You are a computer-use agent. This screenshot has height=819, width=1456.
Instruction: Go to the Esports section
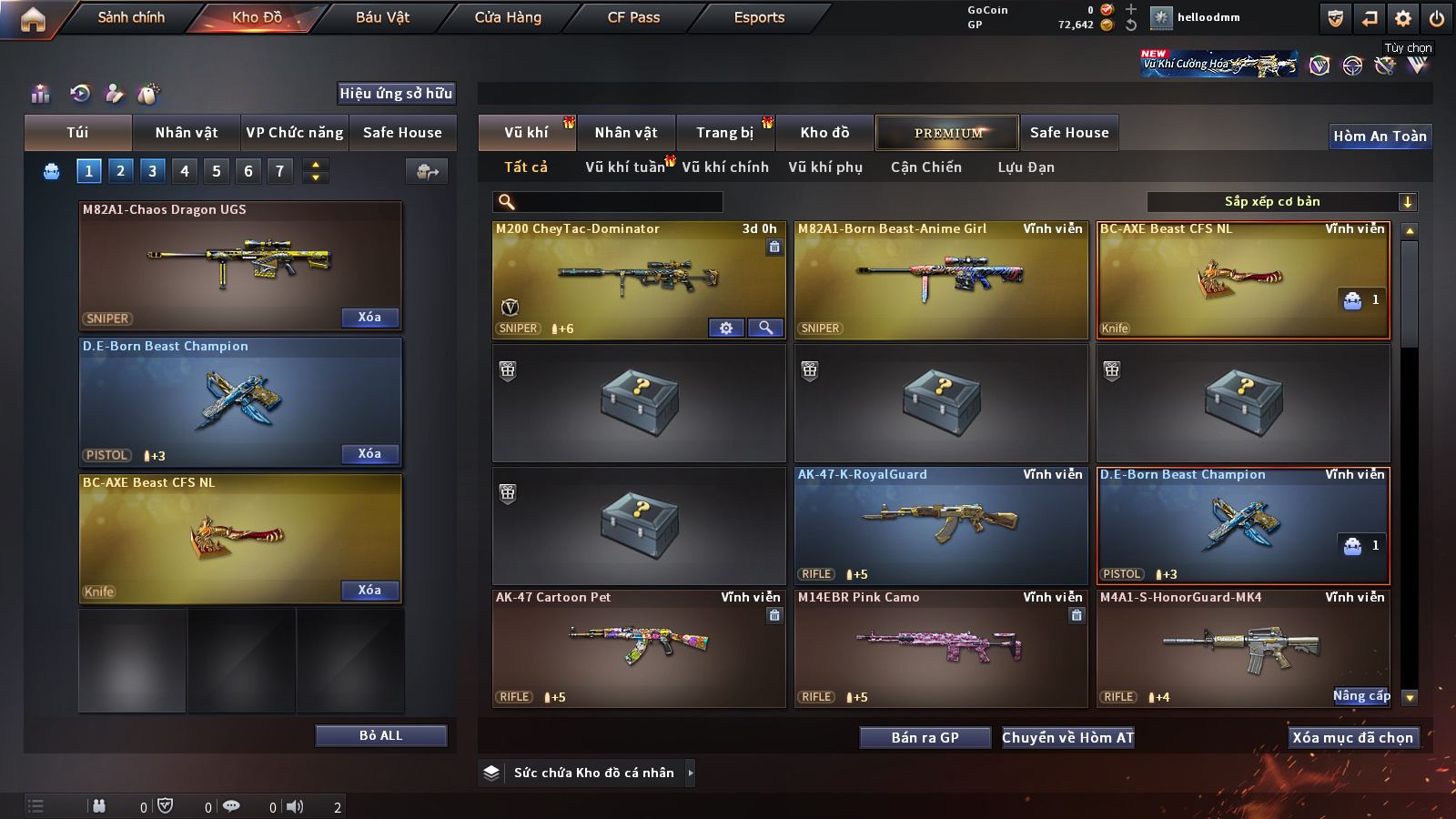pyautogui.click(x=759, y=17)
